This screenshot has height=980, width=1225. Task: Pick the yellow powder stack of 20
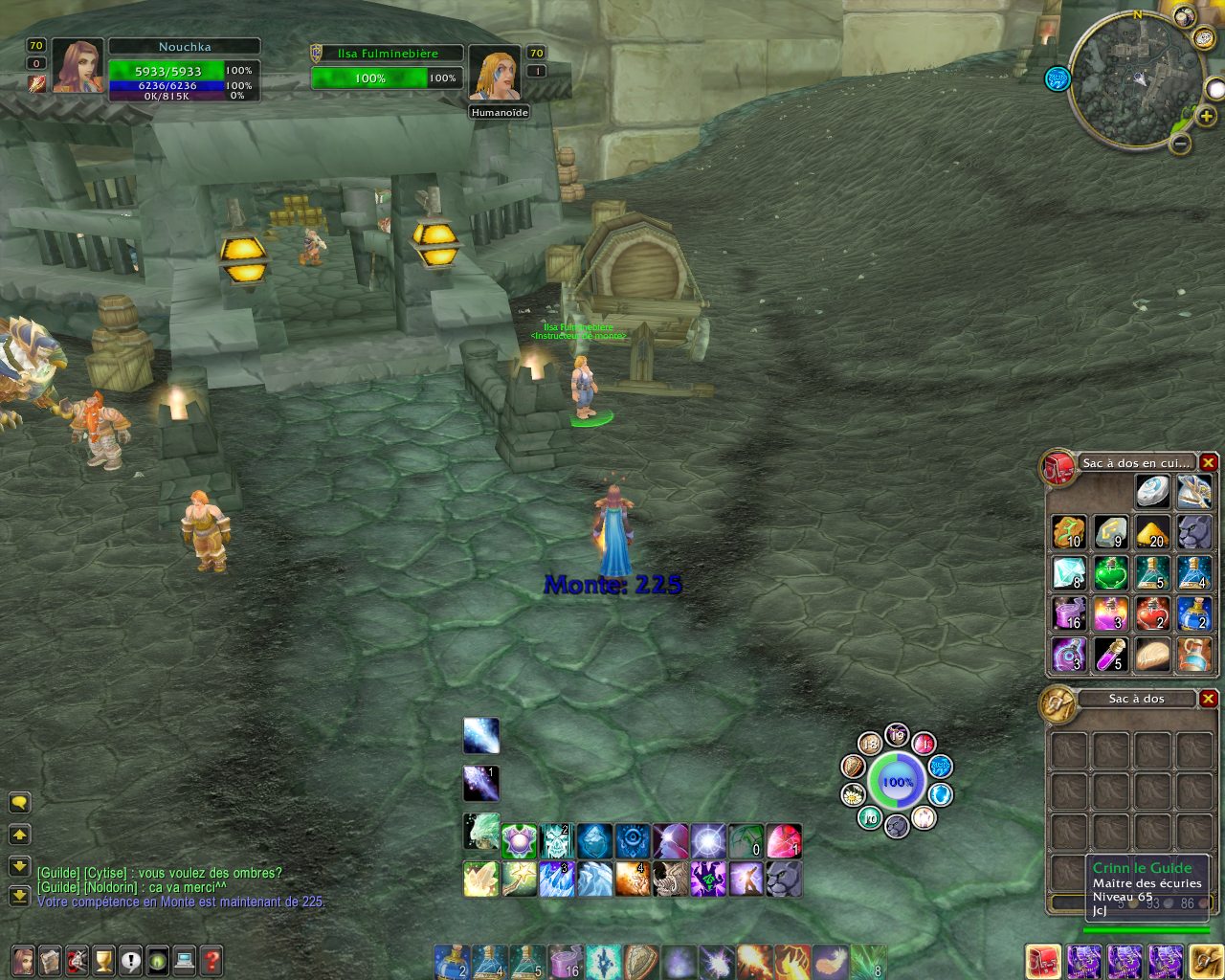click(x=1152, y=532)
